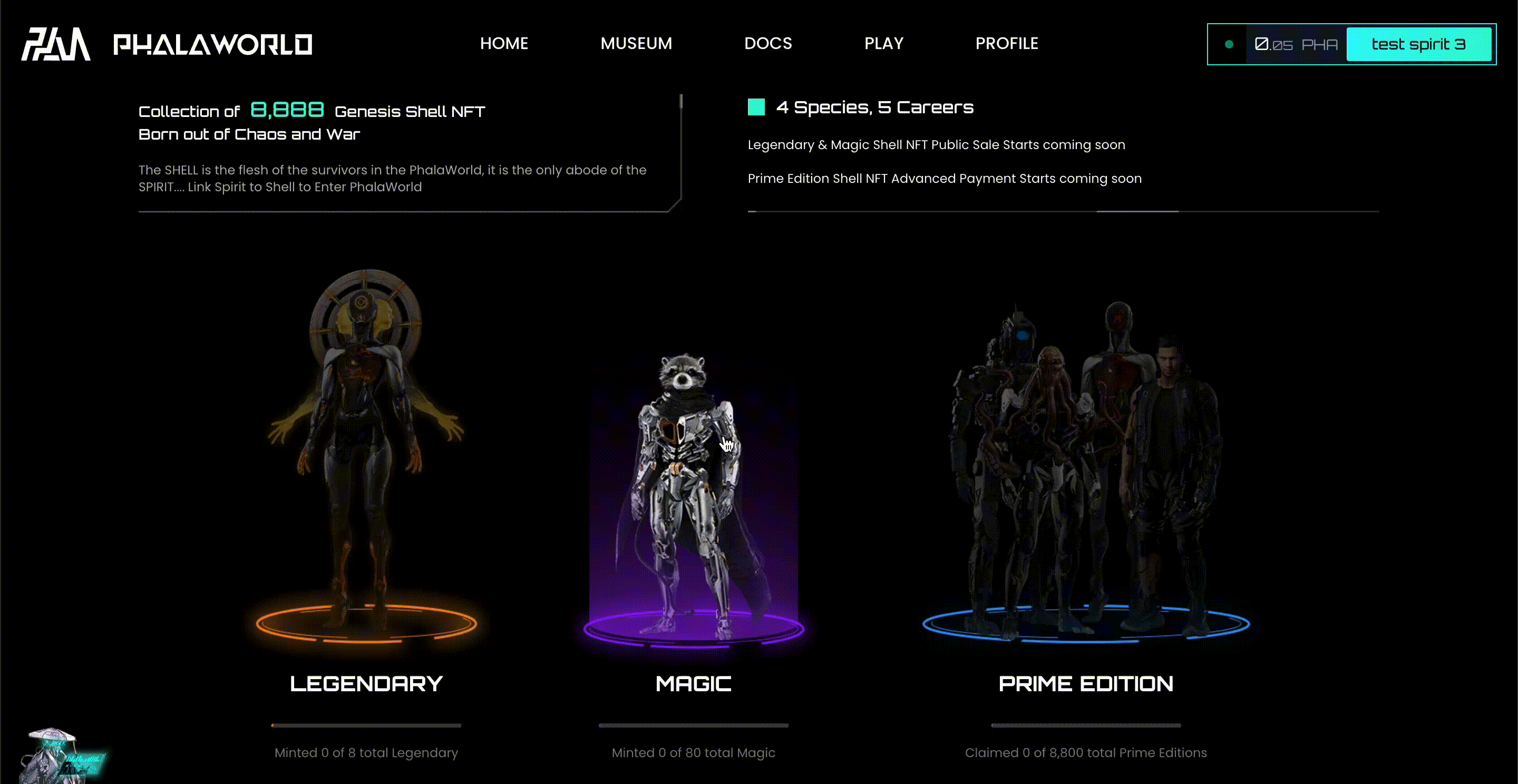The height and width of the screenshot is (784, 1518).
Task: Click the PHA balance display
Action: (x=1296, y=45)
